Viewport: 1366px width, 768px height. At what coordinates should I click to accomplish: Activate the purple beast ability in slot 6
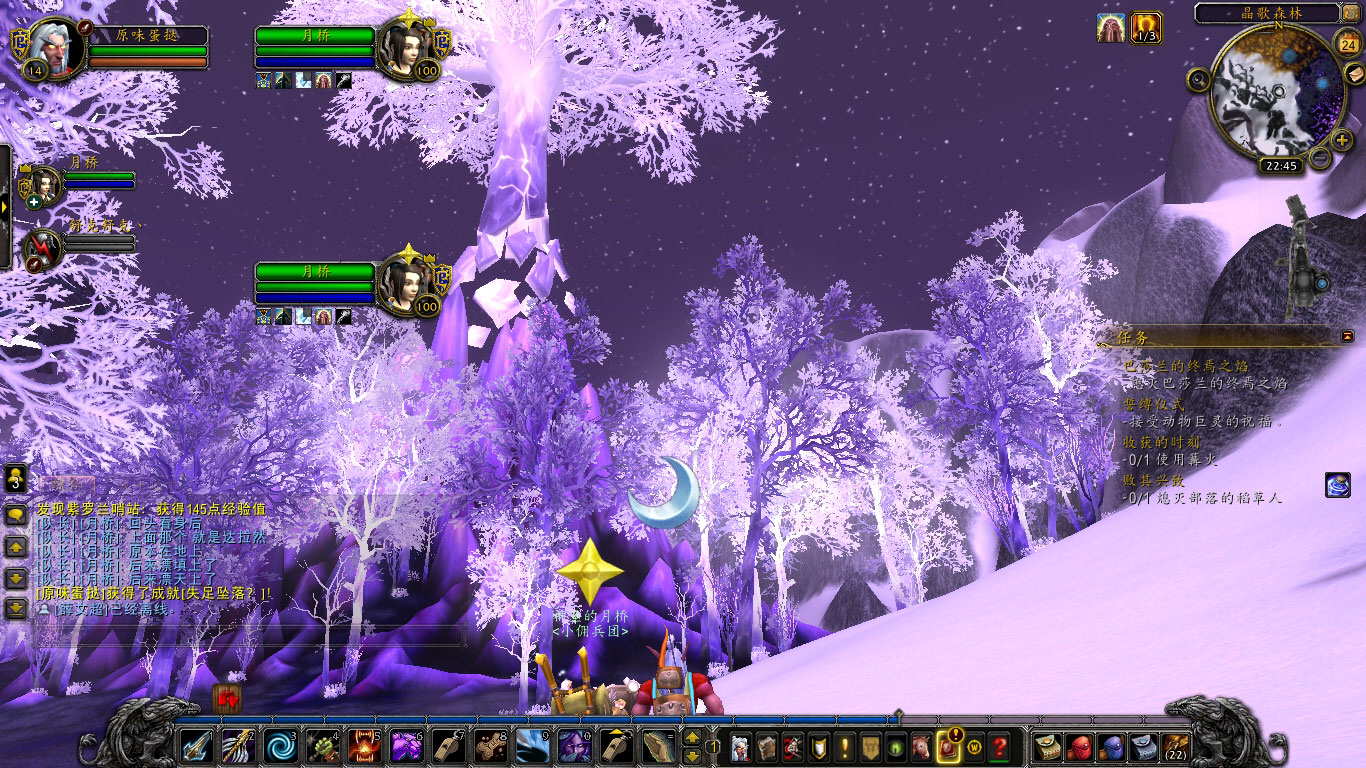[406, 746]
